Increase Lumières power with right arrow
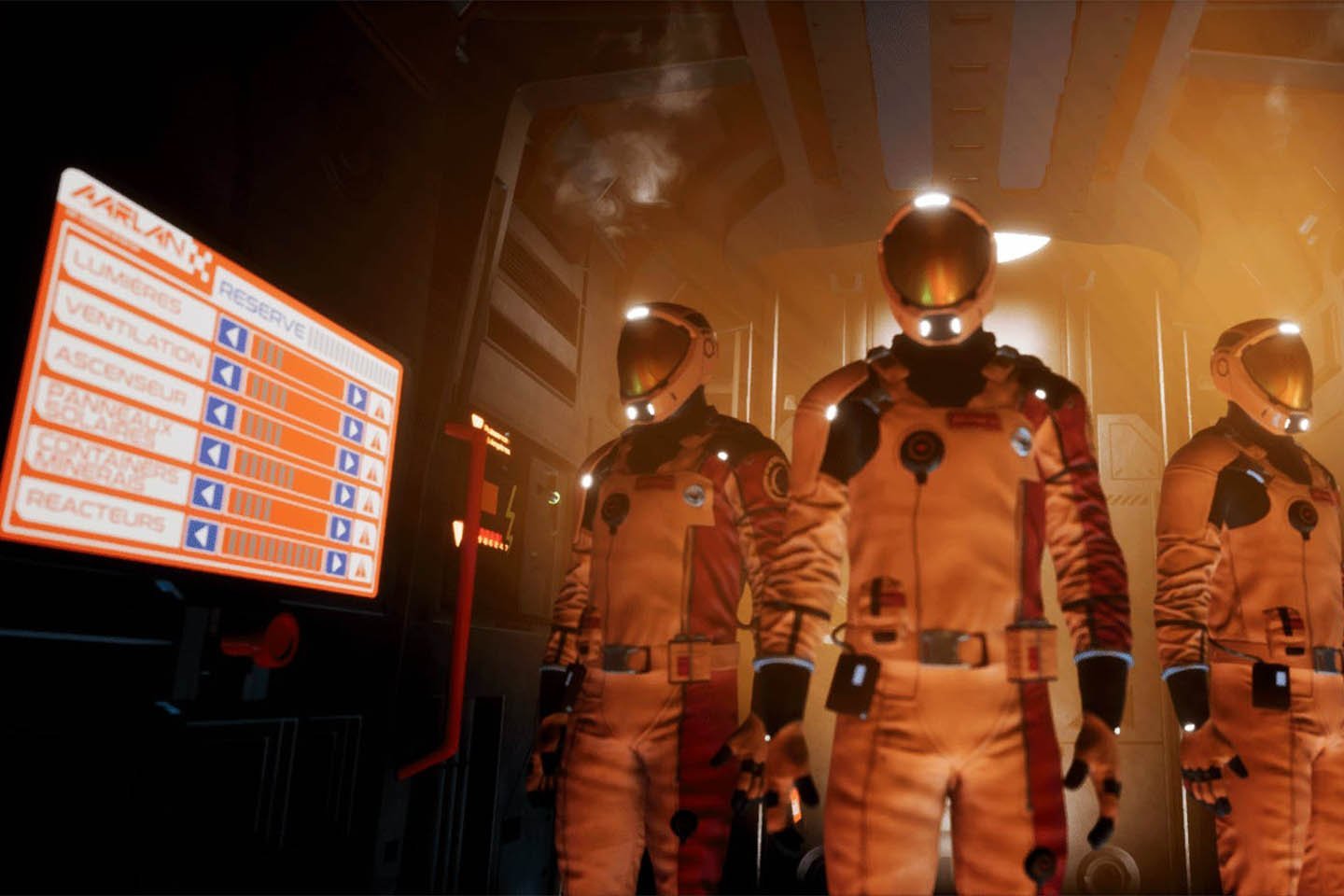 click(357, 396)
